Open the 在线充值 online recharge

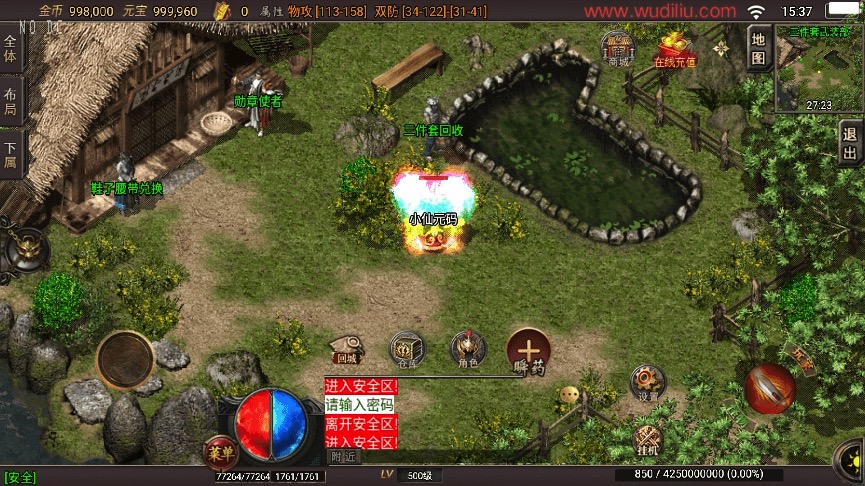[675, 49]
